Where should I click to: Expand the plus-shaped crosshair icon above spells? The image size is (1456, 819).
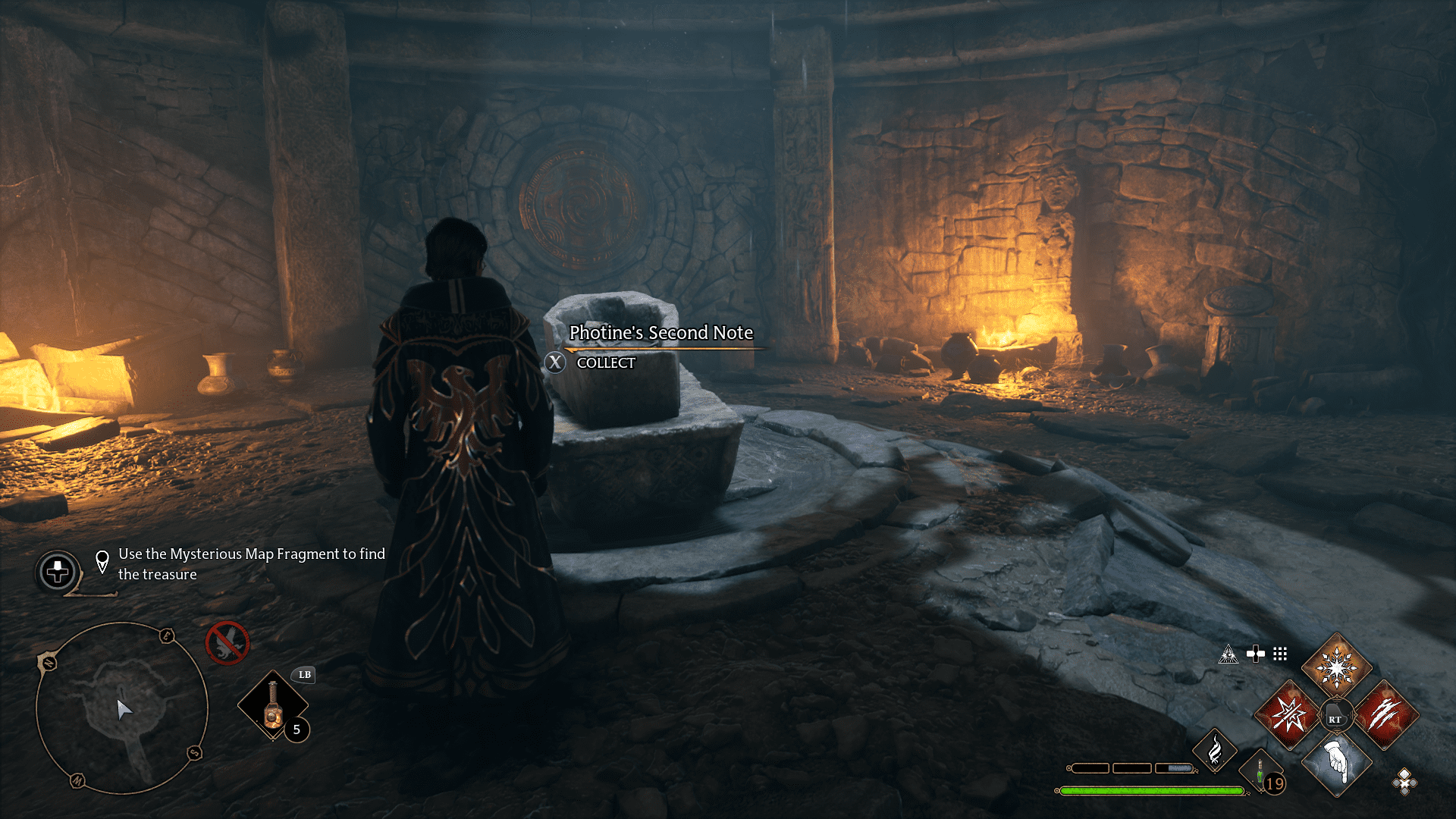point(1256,654)
